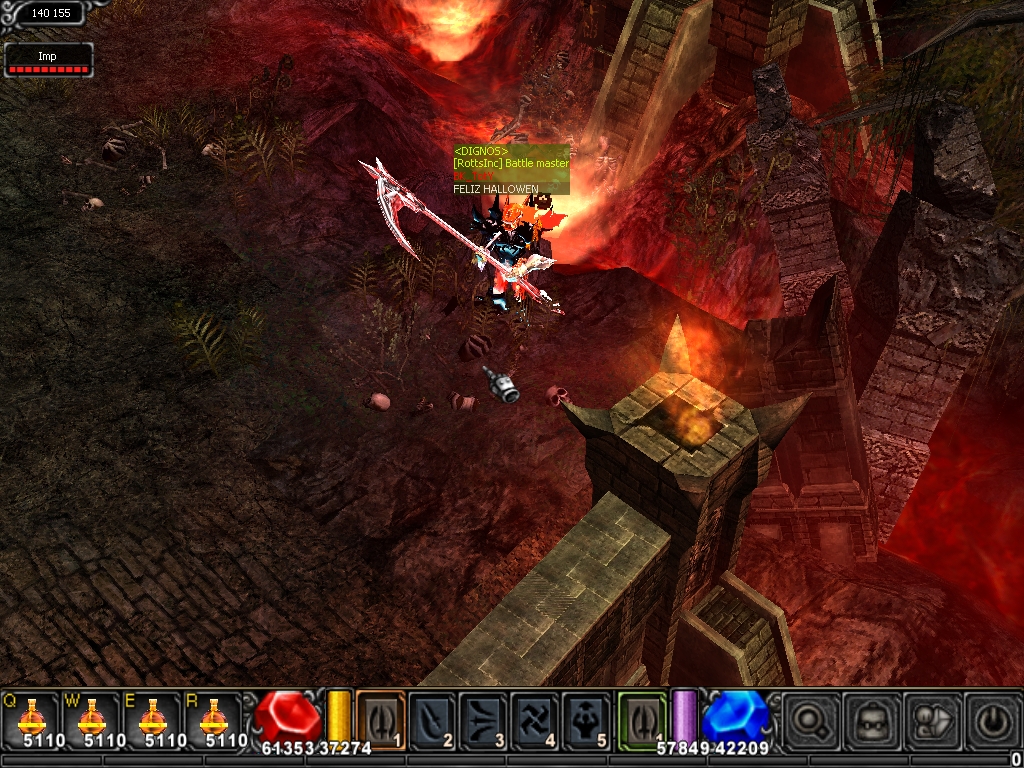This screenshot has width=1024, height=768.
Task: Activate the triple-arrow skill in slot 3
Action: click(x=483, y=719)
